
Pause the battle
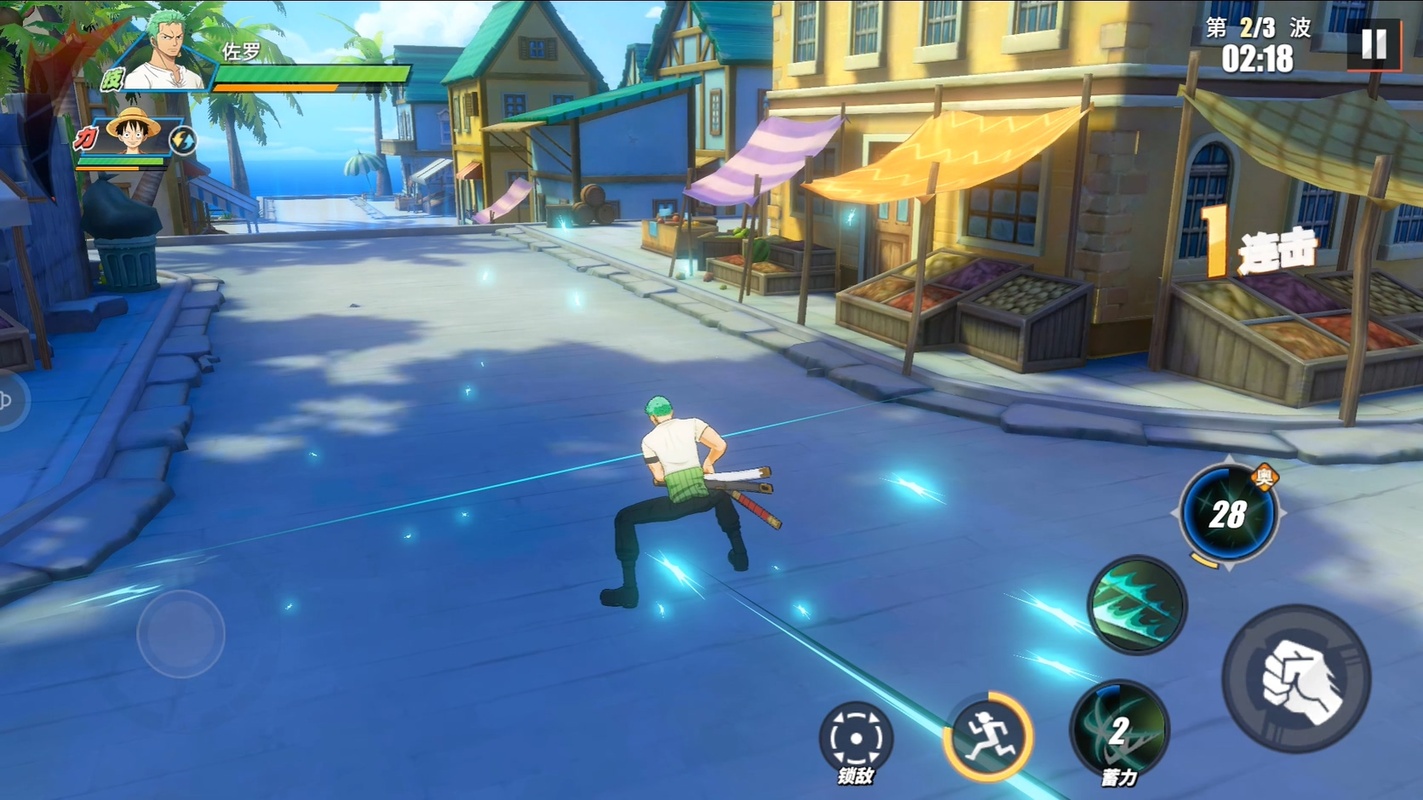[1373, 44]
